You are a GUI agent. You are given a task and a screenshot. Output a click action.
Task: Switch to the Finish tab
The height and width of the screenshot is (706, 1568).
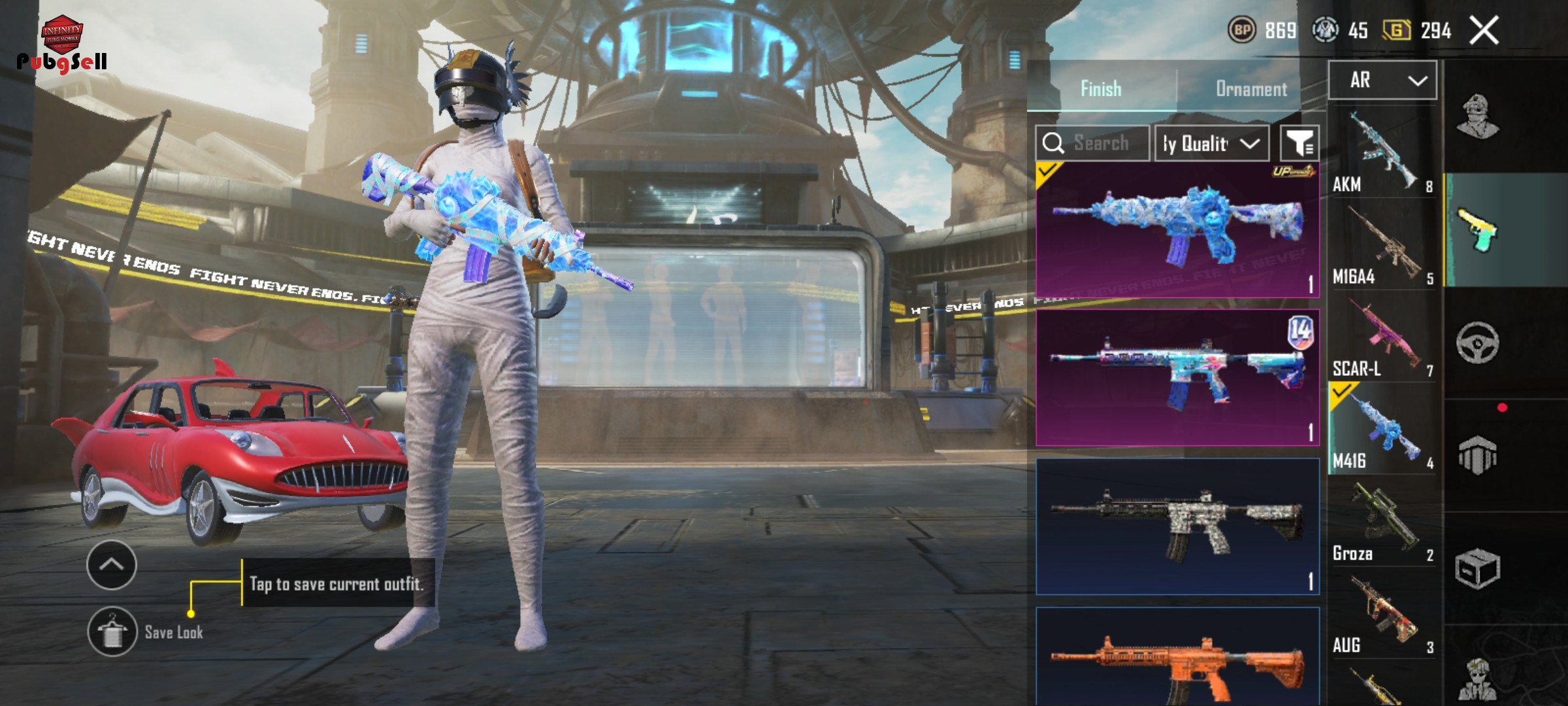point(1101,89)
